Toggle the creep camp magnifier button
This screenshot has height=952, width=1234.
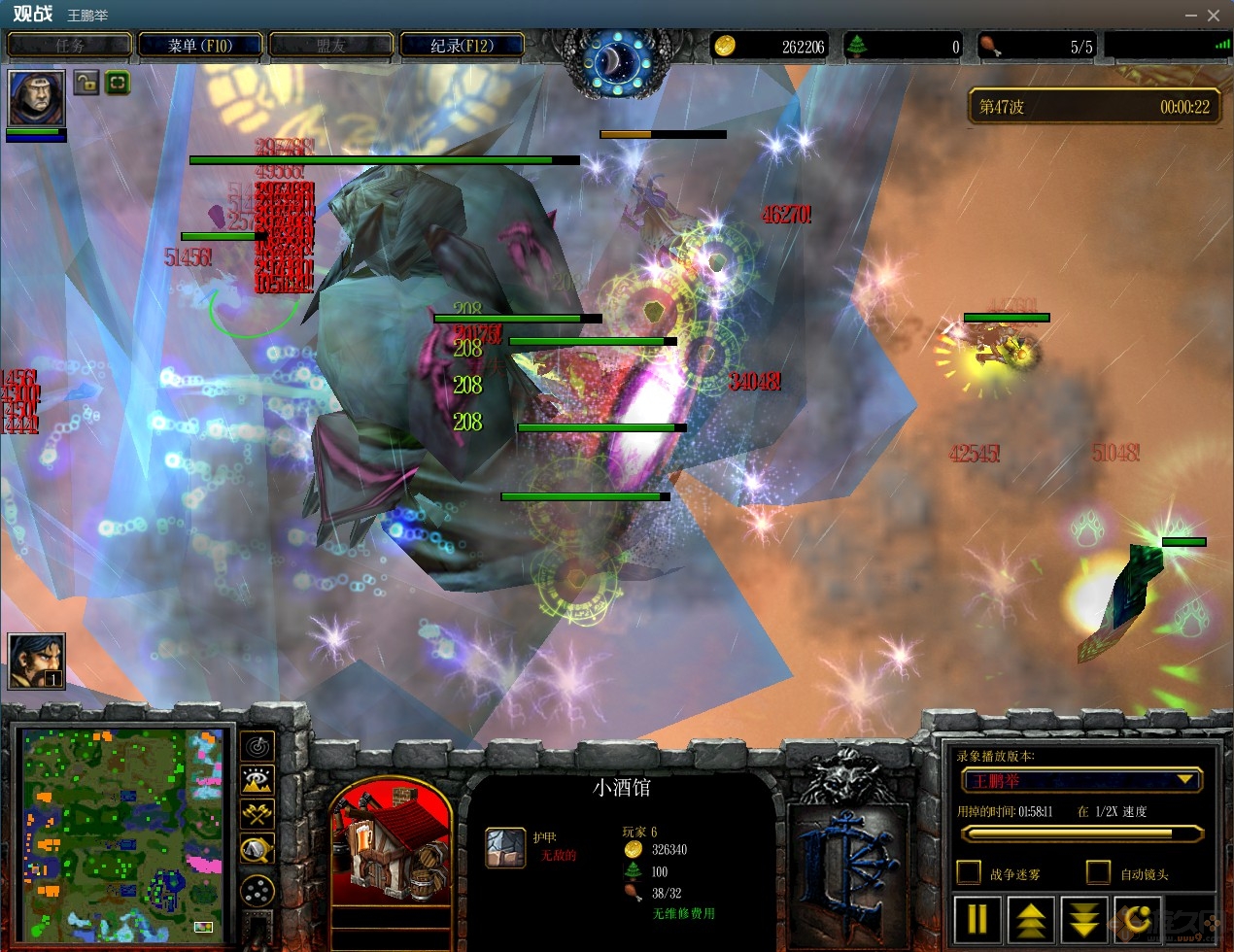click(x=257, y=850)
